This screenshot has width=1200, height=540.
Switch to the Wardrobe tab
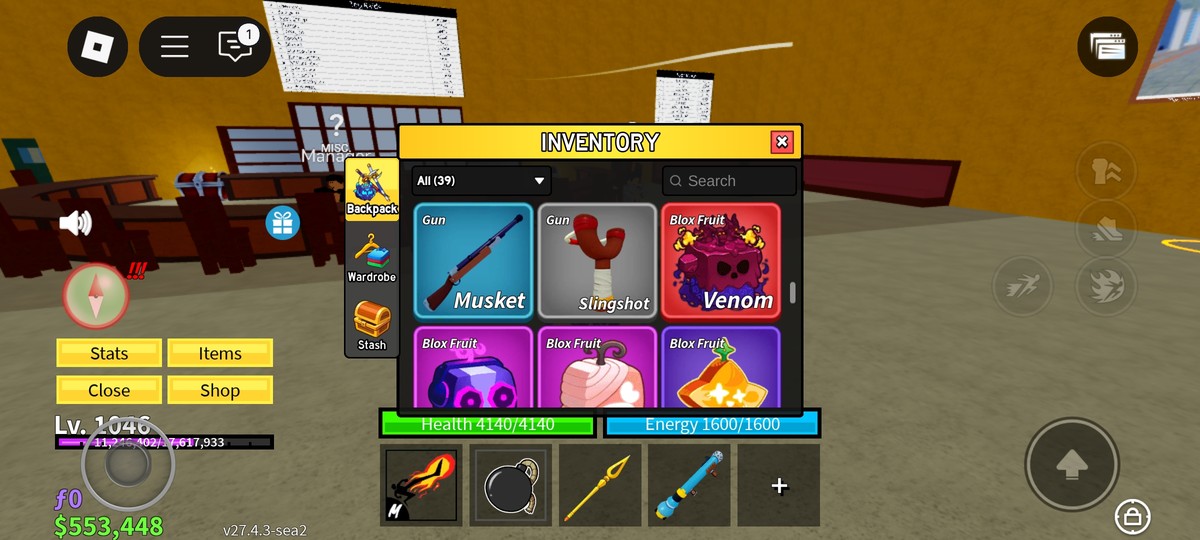coord(371,257)
